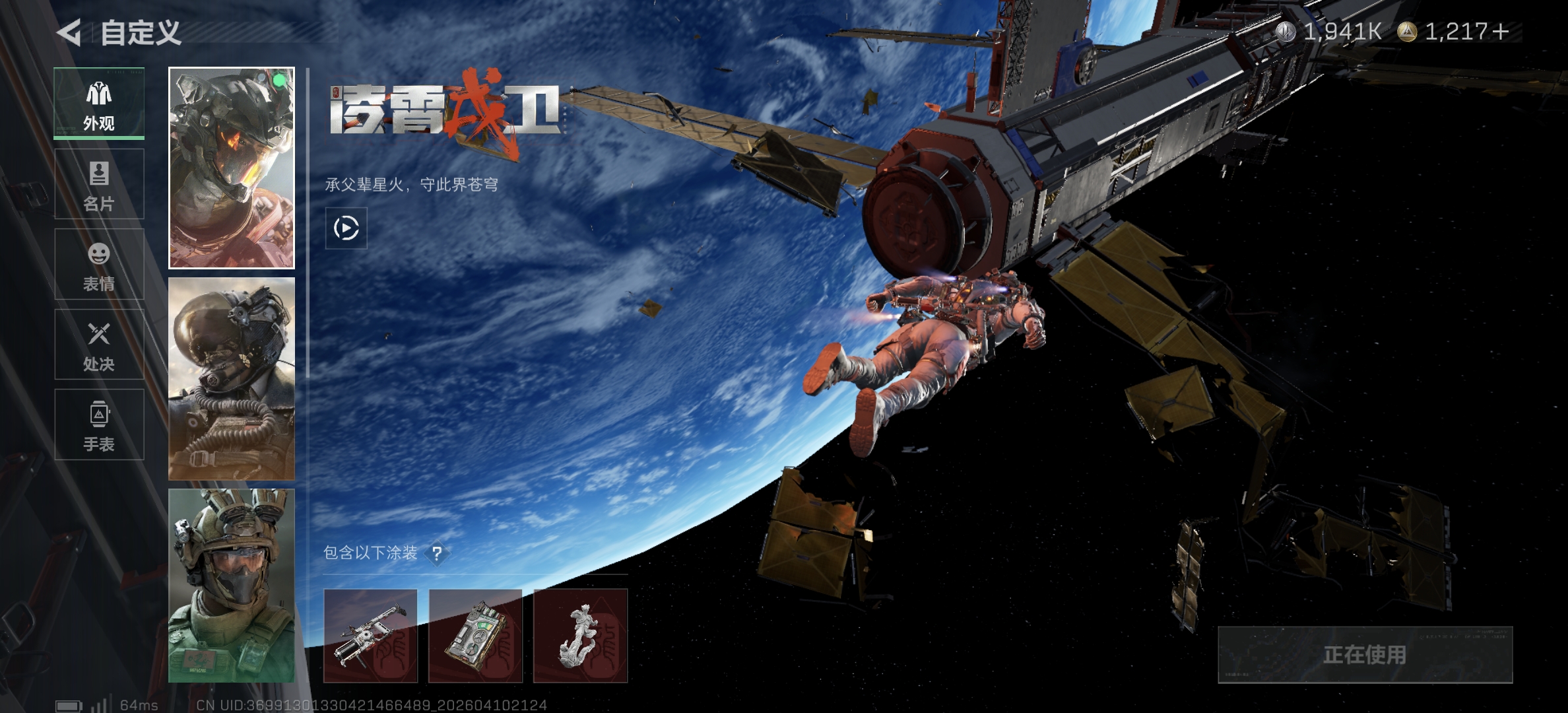Add more gold currency via plus sign
This screenshot has height=713, width=1568.
1500,32
